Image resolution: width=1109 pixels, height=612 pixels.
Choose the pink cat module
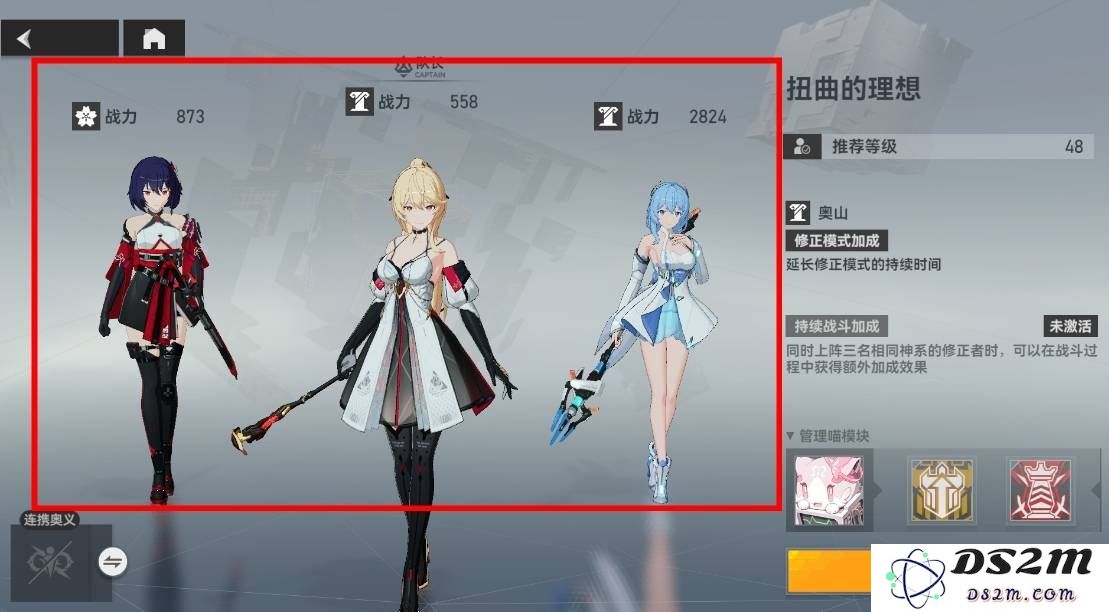pos(828,489)
